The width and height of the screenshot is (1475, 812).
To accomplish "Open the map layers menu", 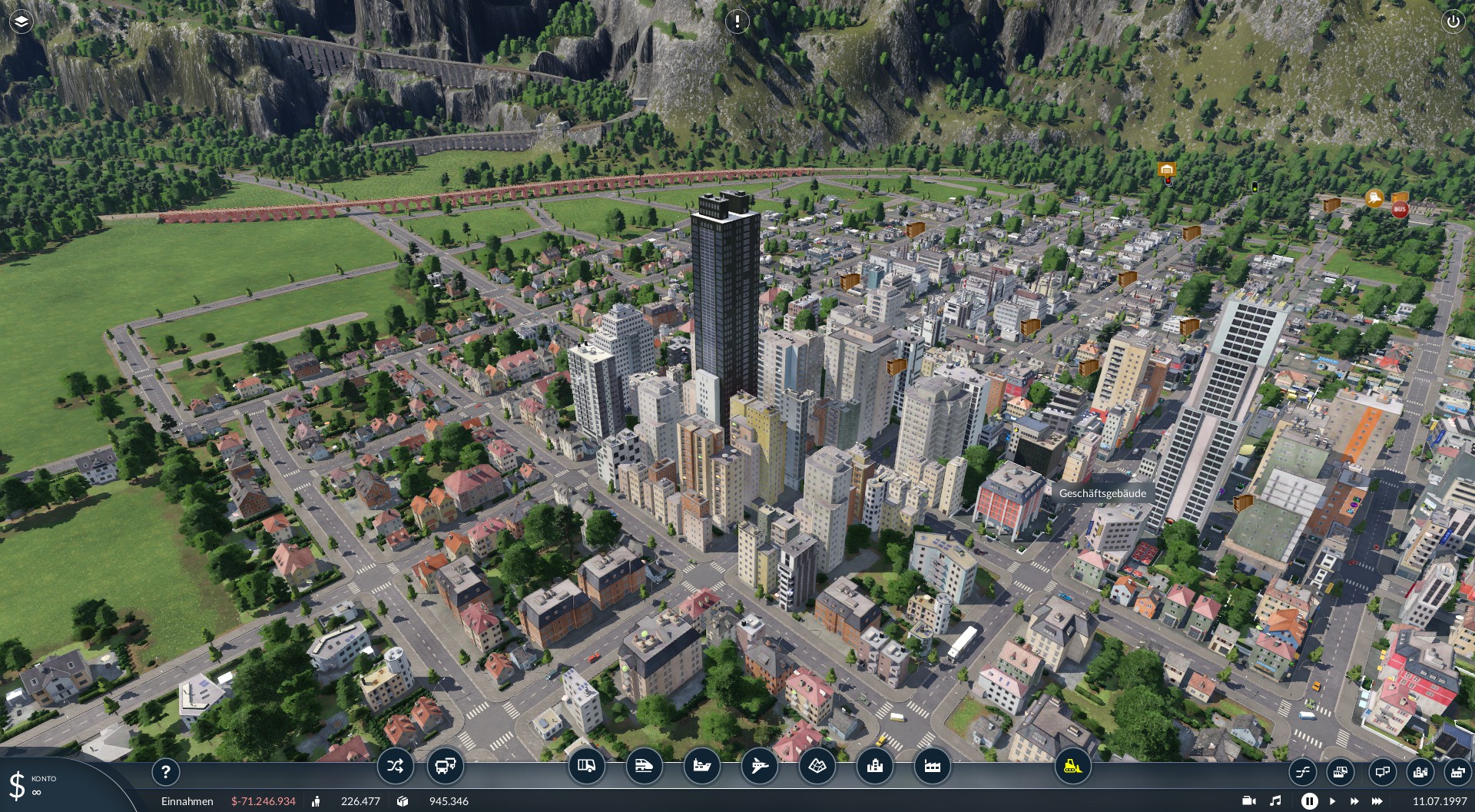I will [21, 22].
